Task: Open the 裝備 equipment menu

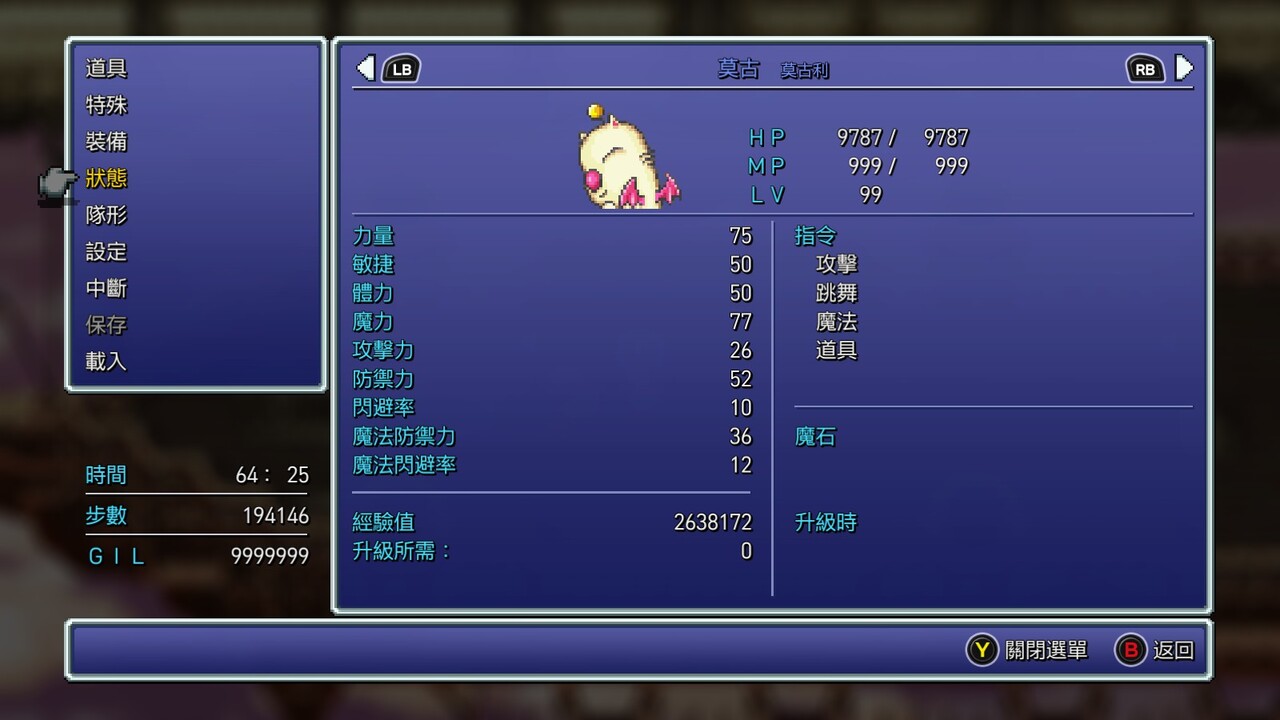Action: click(x=106, y=142)
